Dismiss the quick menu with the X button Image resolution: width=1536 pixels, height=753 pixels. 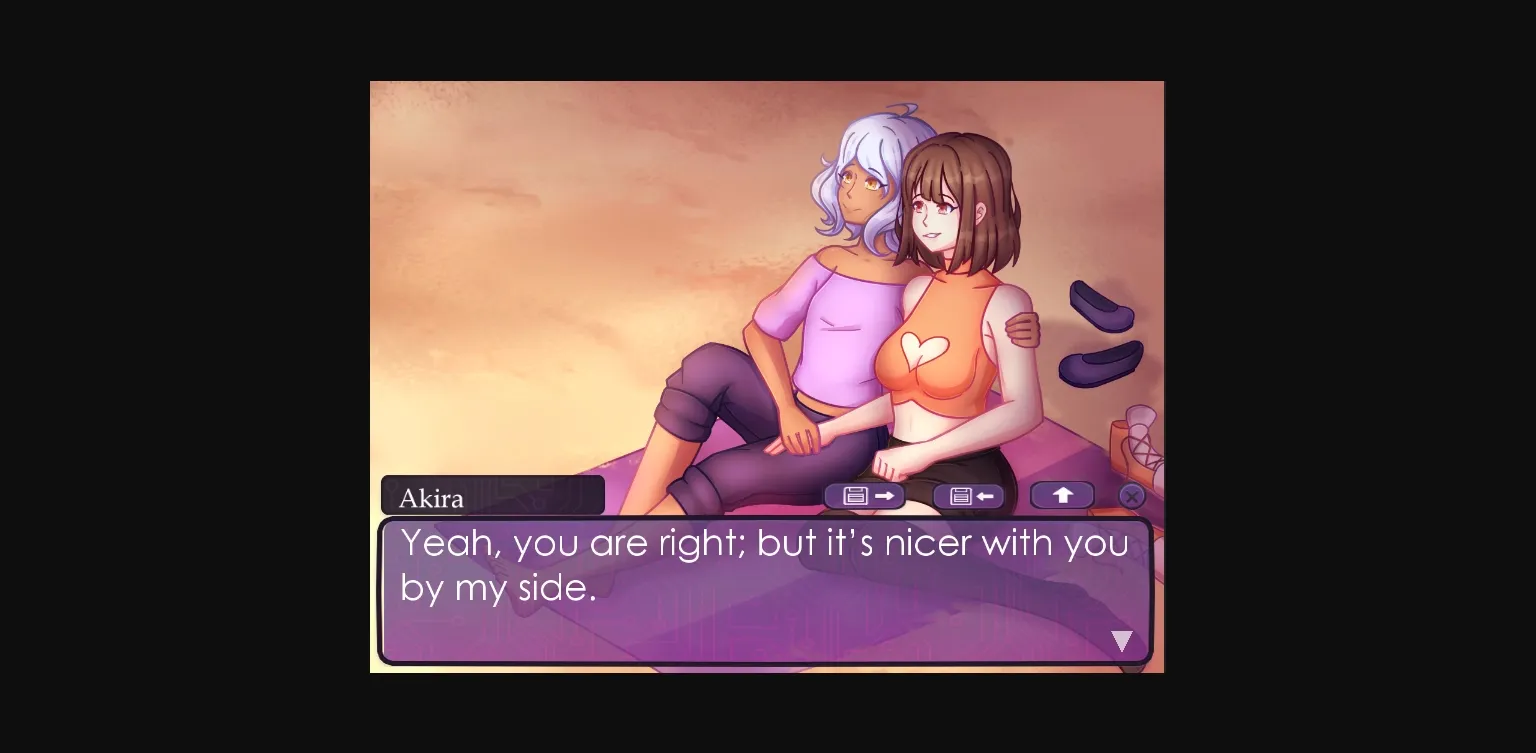pyautogui.click(x=1131, y=495)
